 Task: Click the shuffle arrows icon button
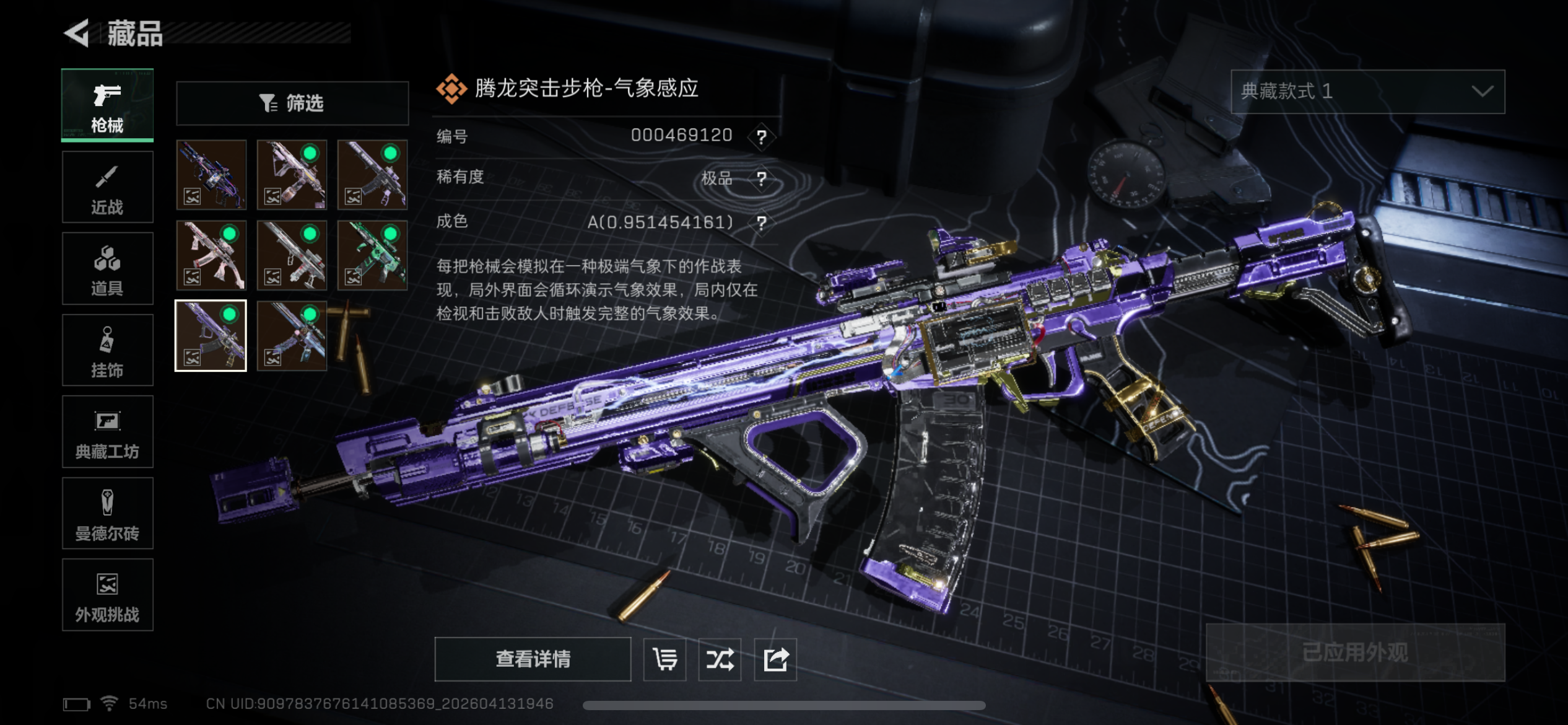click(720, 659)
